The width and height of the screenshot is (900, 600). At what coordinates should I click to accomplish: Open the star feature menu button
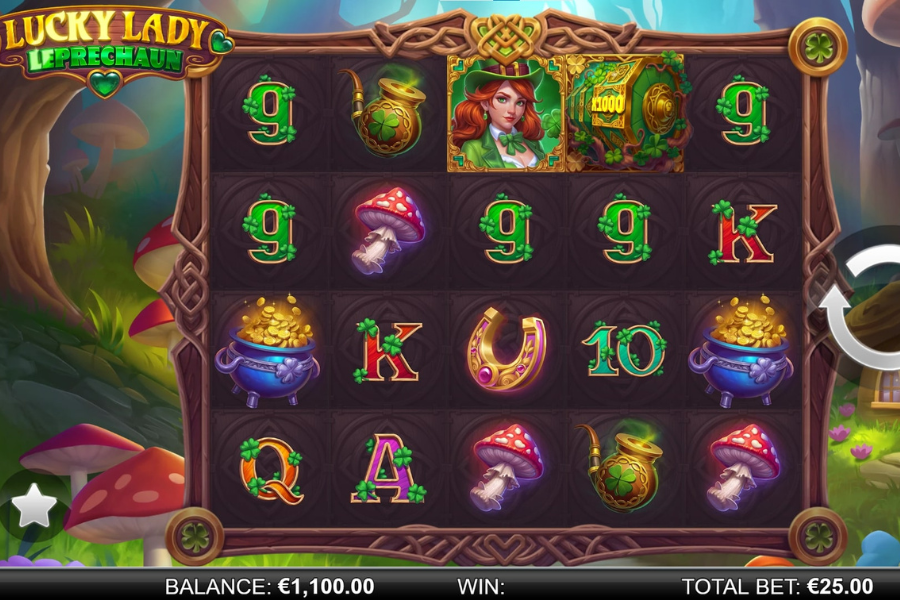click(x=34, y=507)
